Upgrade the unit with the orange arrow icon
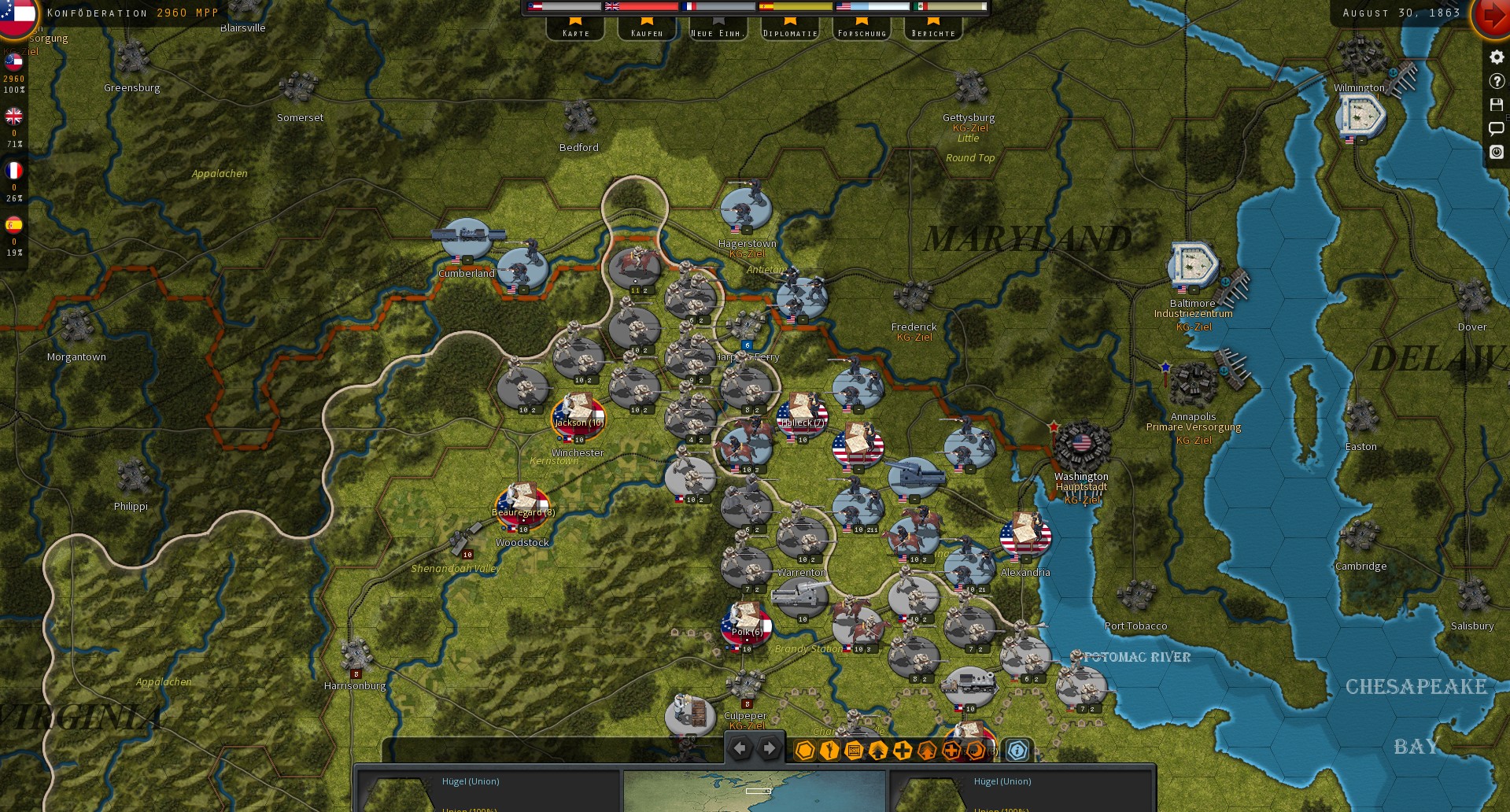Viewport: 1510px width, 812px height. tap(927, 750)
